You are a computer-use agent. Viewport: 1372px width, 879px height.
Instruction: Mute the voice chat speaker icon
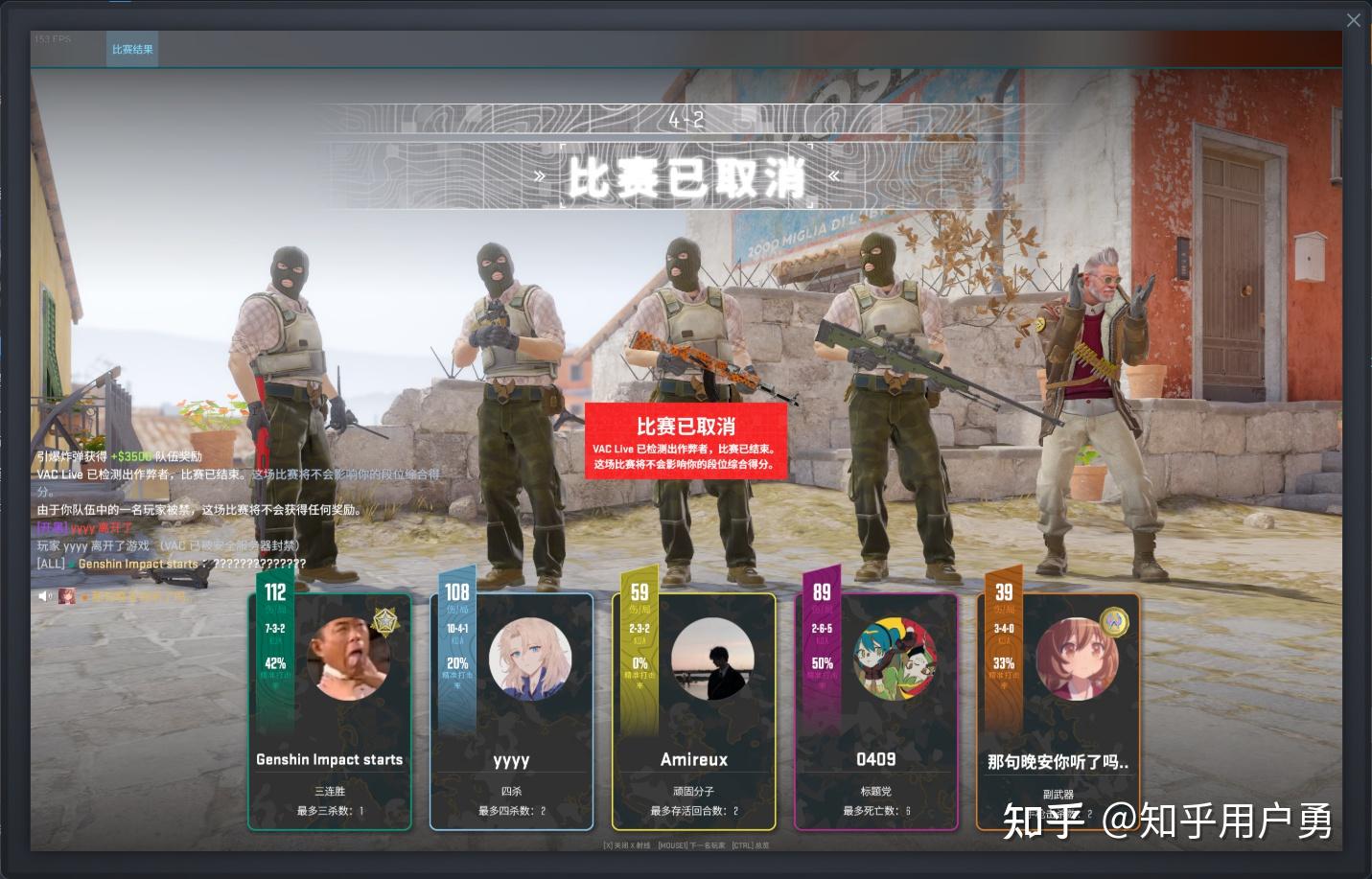tap(44, 595)
